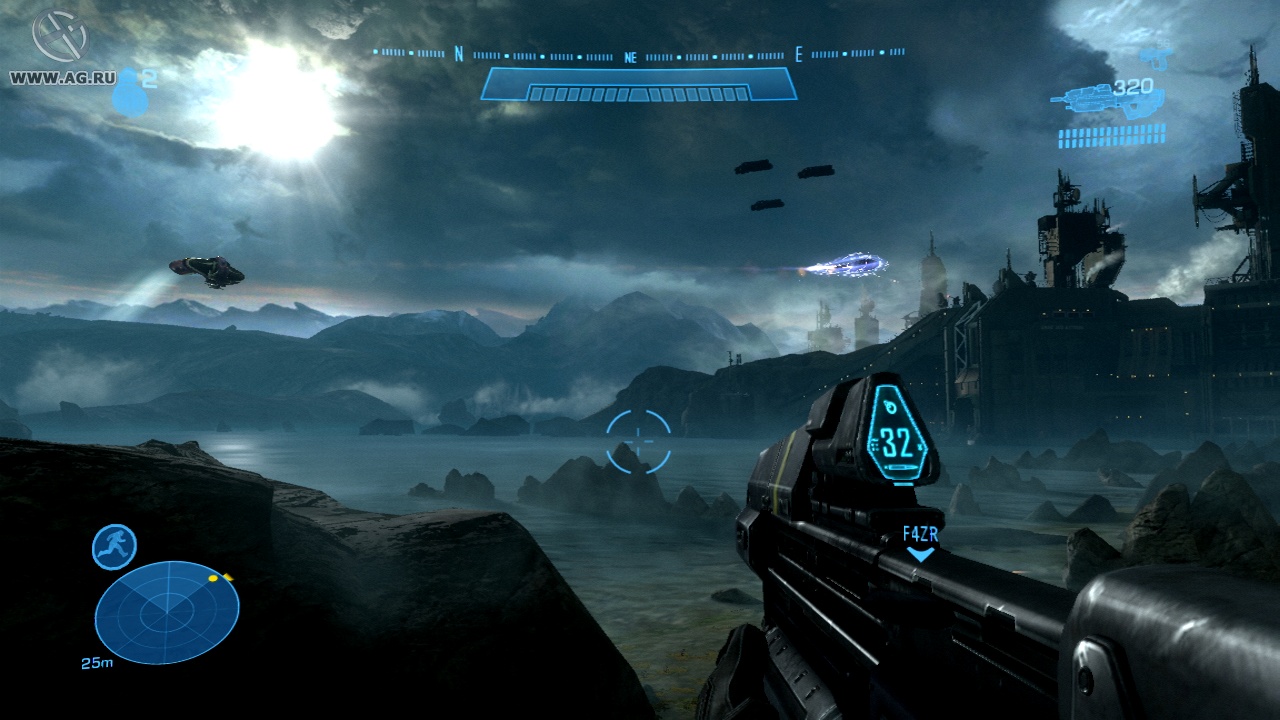
Task: Switch to the secondary pistol icon
Action: (x=1156, y=57)
